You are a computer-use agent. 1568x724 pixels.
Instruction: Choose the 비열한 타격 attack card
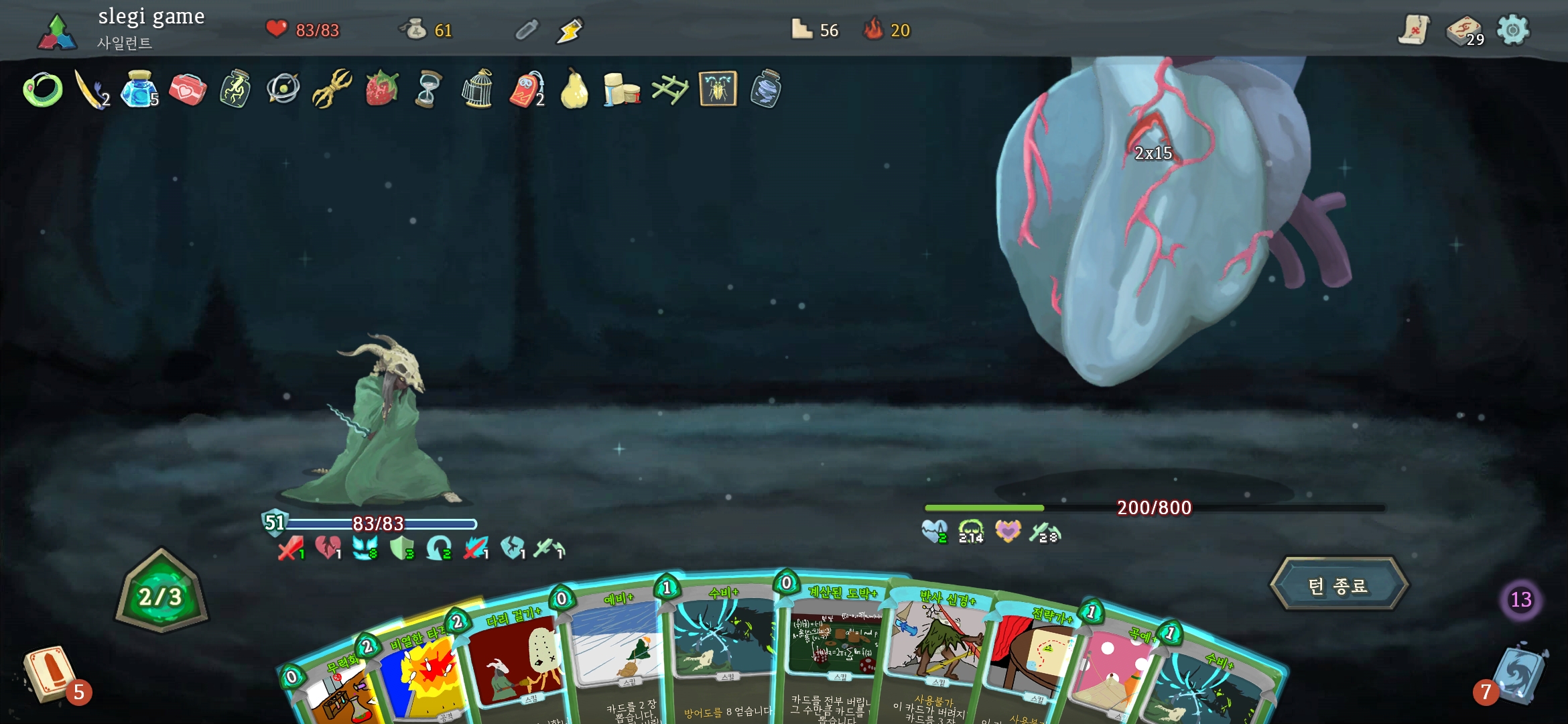(x=422, y=677)
